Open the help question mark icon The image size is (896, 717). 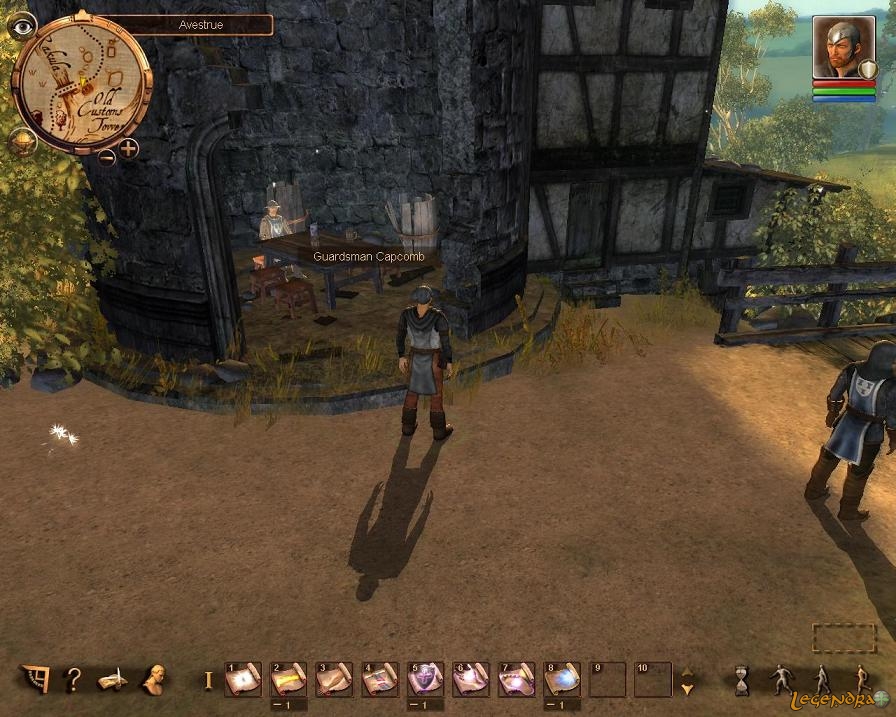click(x=72, y=680)
